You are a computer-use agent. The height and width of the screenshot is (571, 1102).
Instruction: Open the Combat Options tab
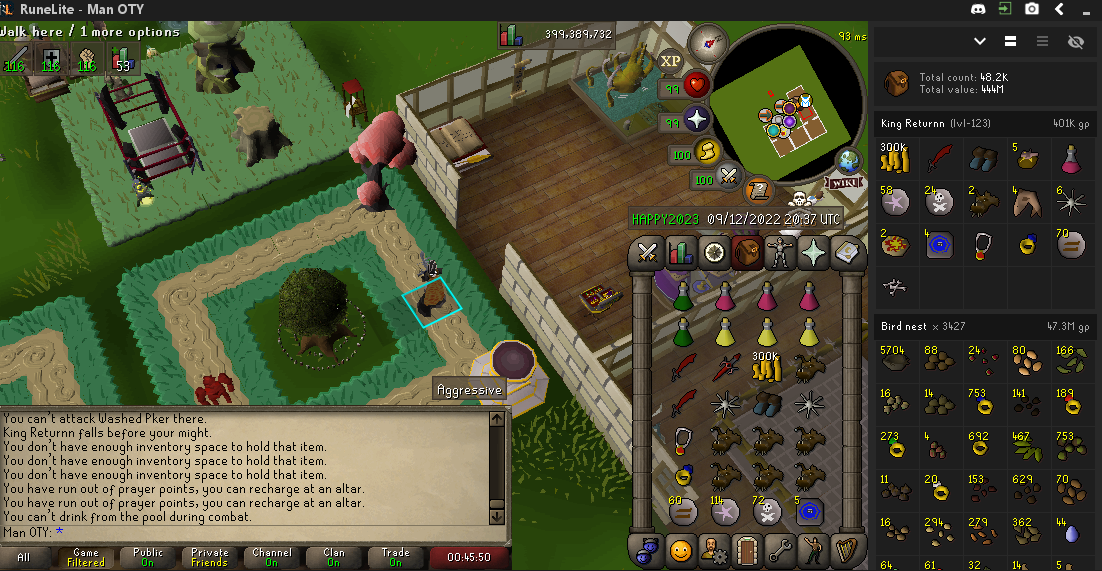646,253
